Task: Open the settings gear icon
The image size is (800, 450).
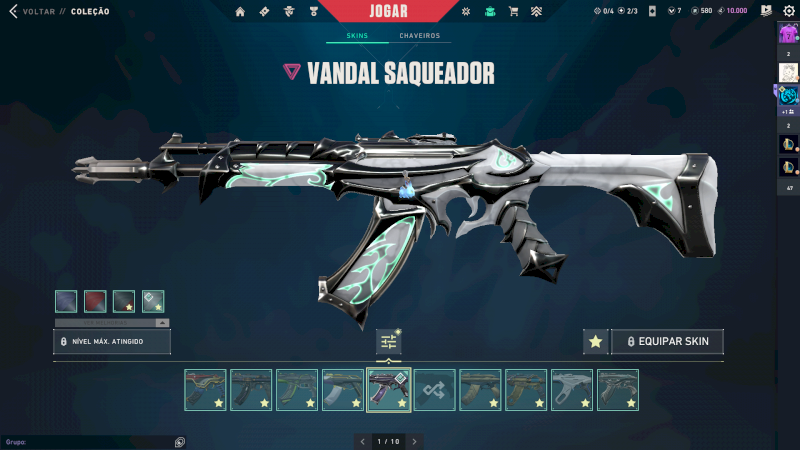Action: tap(788, 11)
